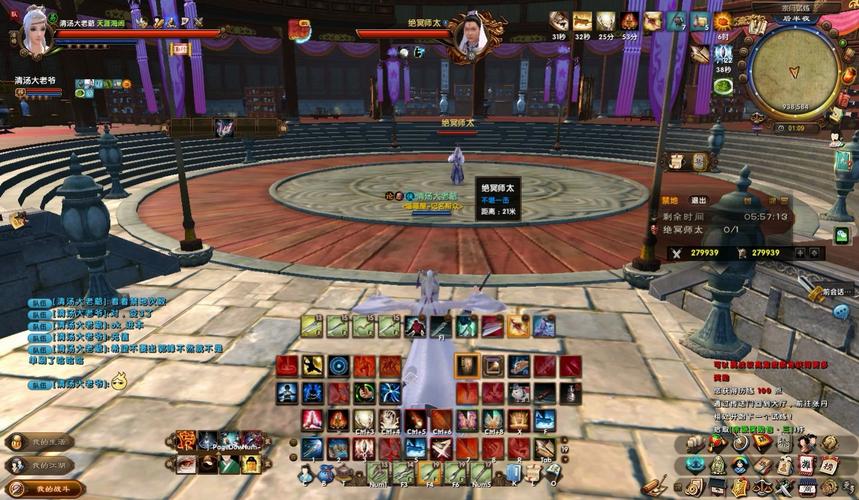
Task: Click the emoji in team chat
Action: (x=119, y=381)
